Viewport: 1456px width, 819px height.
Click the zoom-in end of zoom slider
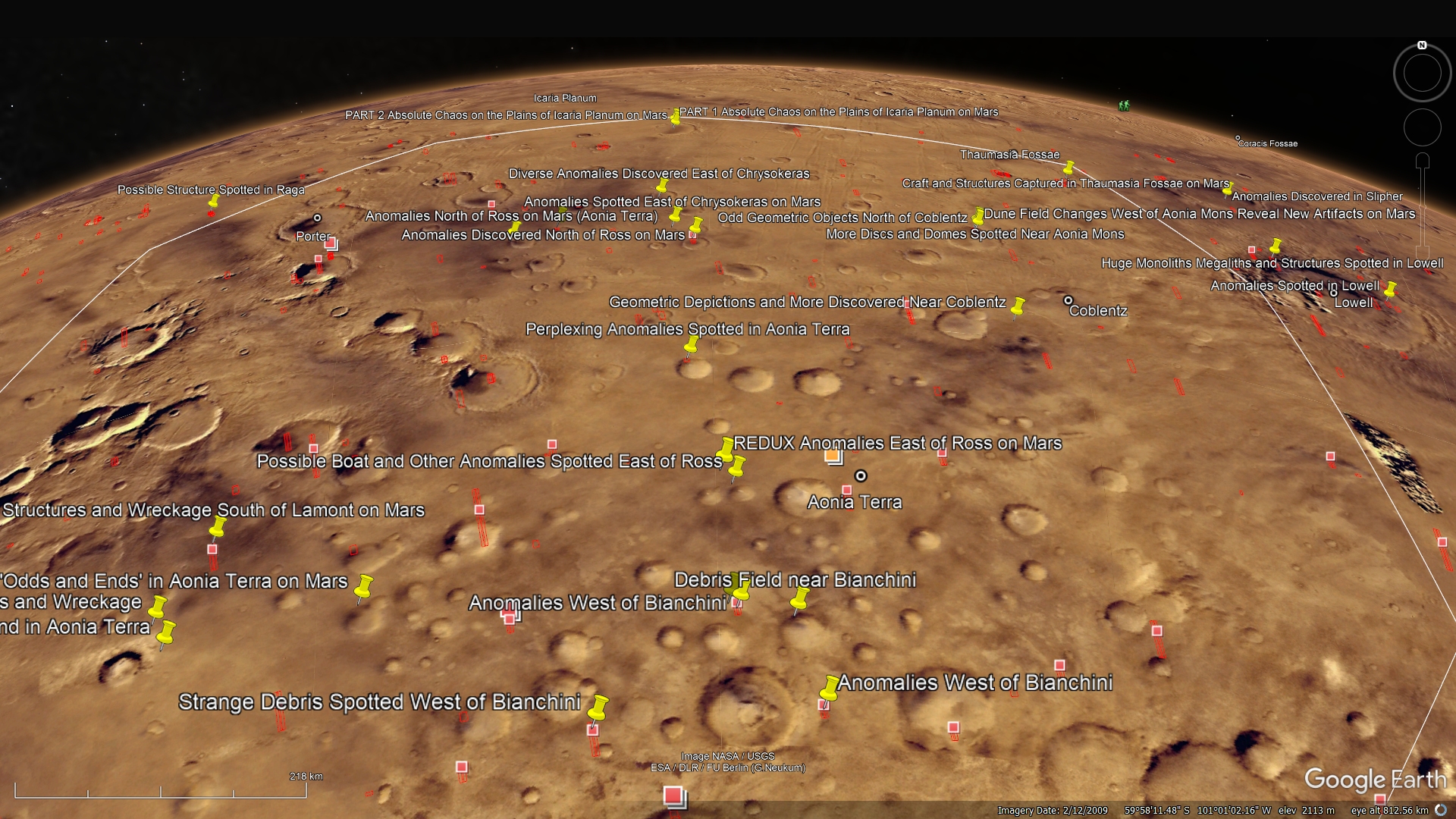click(x=1423, y=161)
